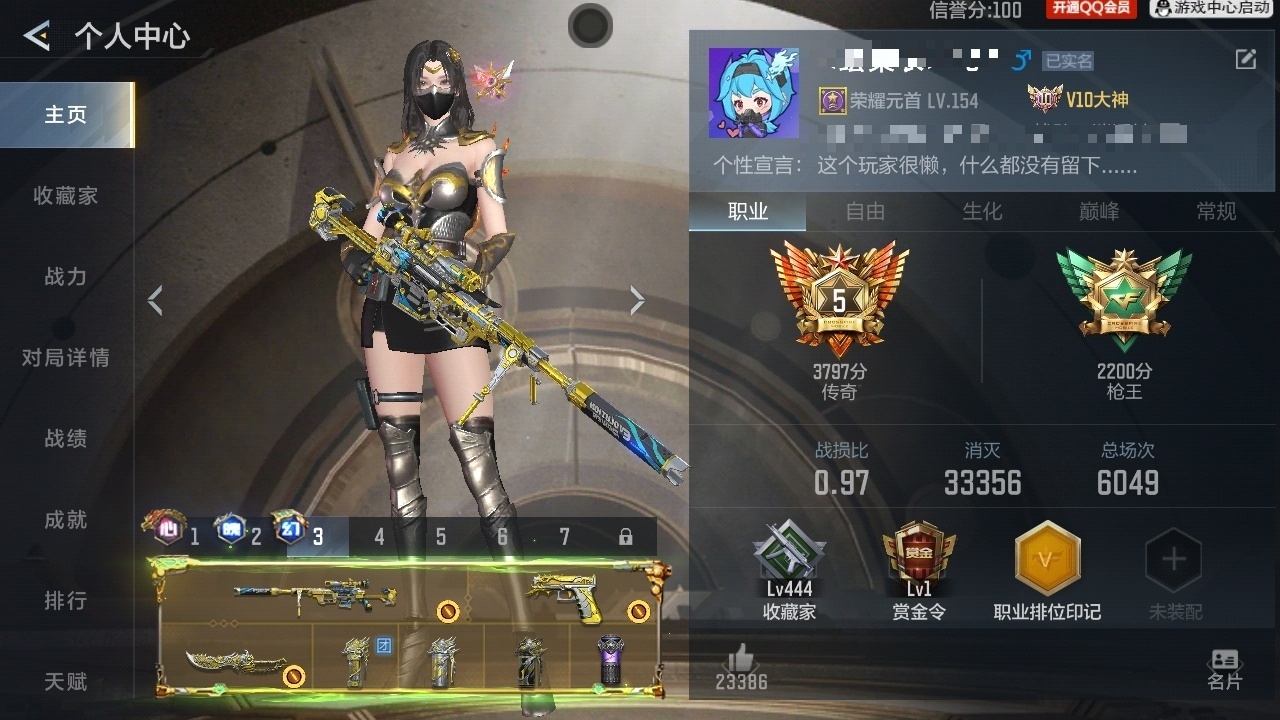
Task: Switch to the 常规 stats tab
Action: (1216, 212)
